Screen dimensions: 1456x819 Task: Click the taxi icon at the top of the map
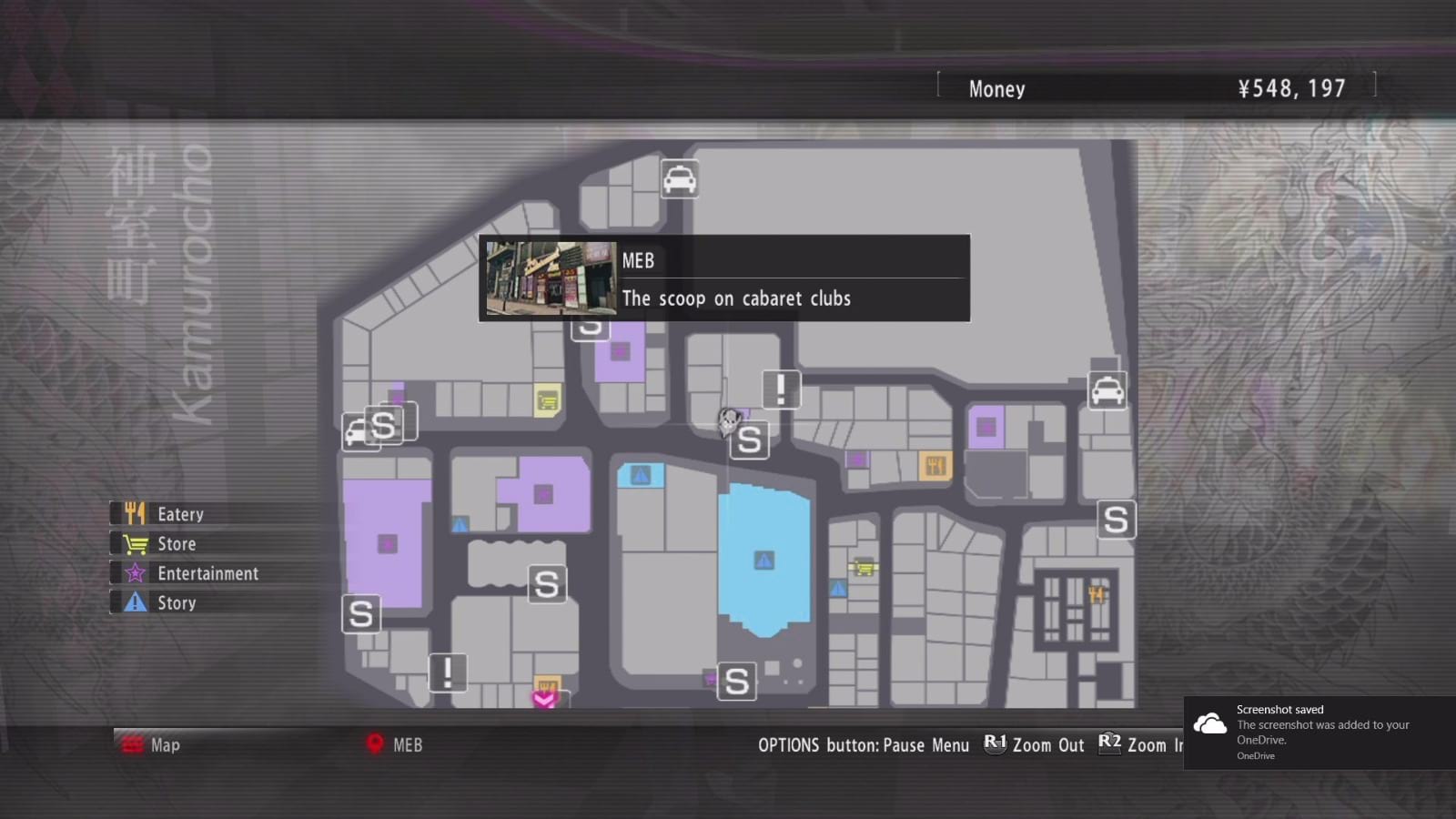pyautogui.click(x=679, y=180)
